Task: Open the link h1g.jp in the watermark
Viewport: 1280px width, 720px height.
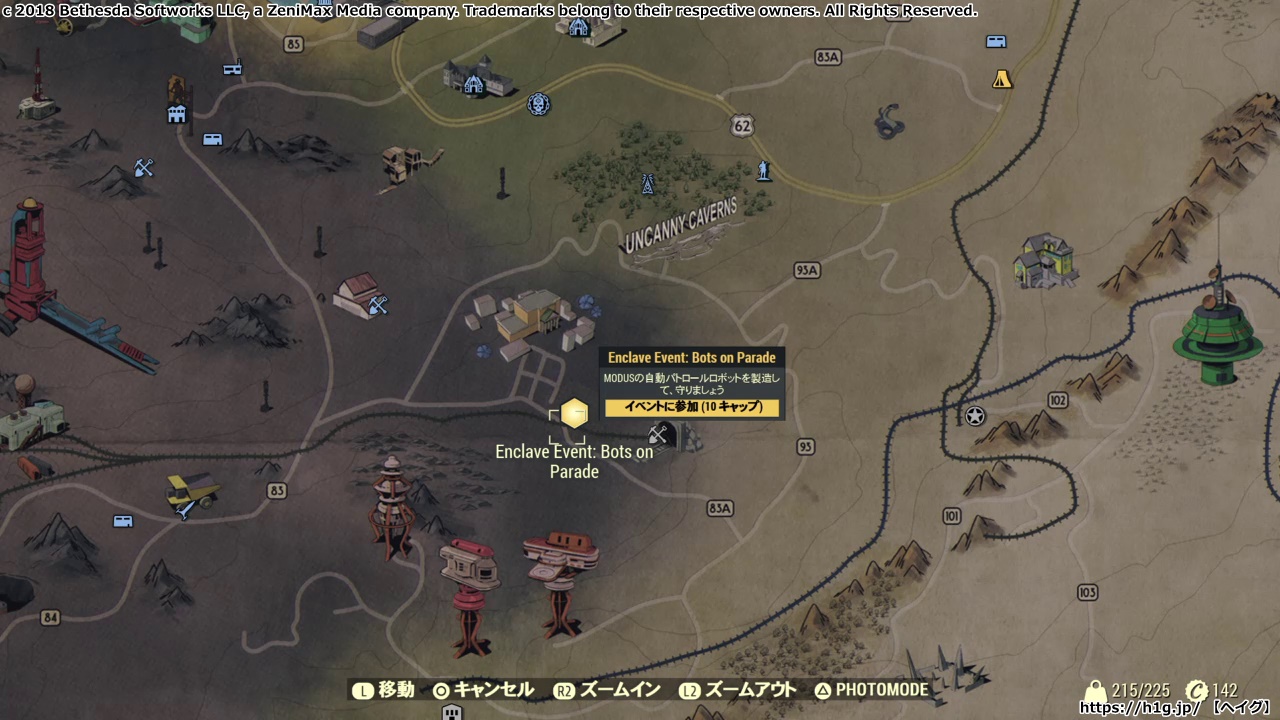Action: 1139,707
